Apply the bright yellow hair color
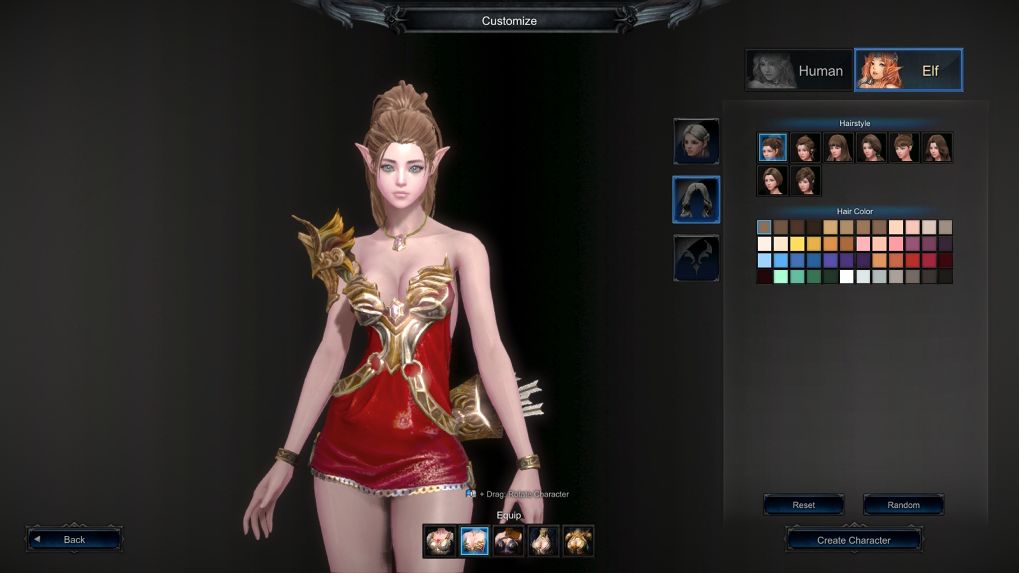Image resolution: width=1019 pixels, height=573 pixels. (x=797, y=244)
